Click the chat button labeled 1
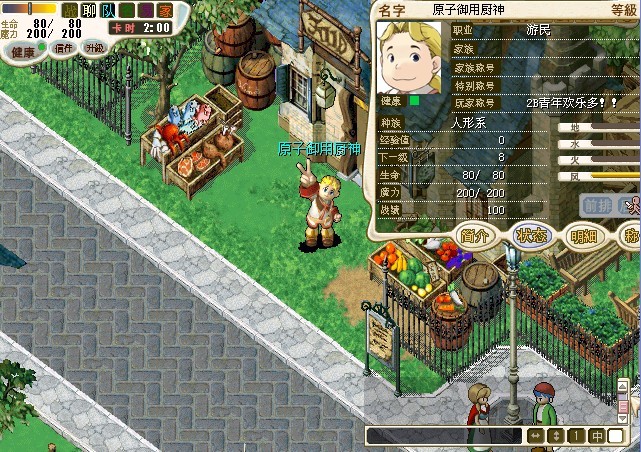This screenshot has height=452, width=641. pyautogui.click(x=576, y=436)
